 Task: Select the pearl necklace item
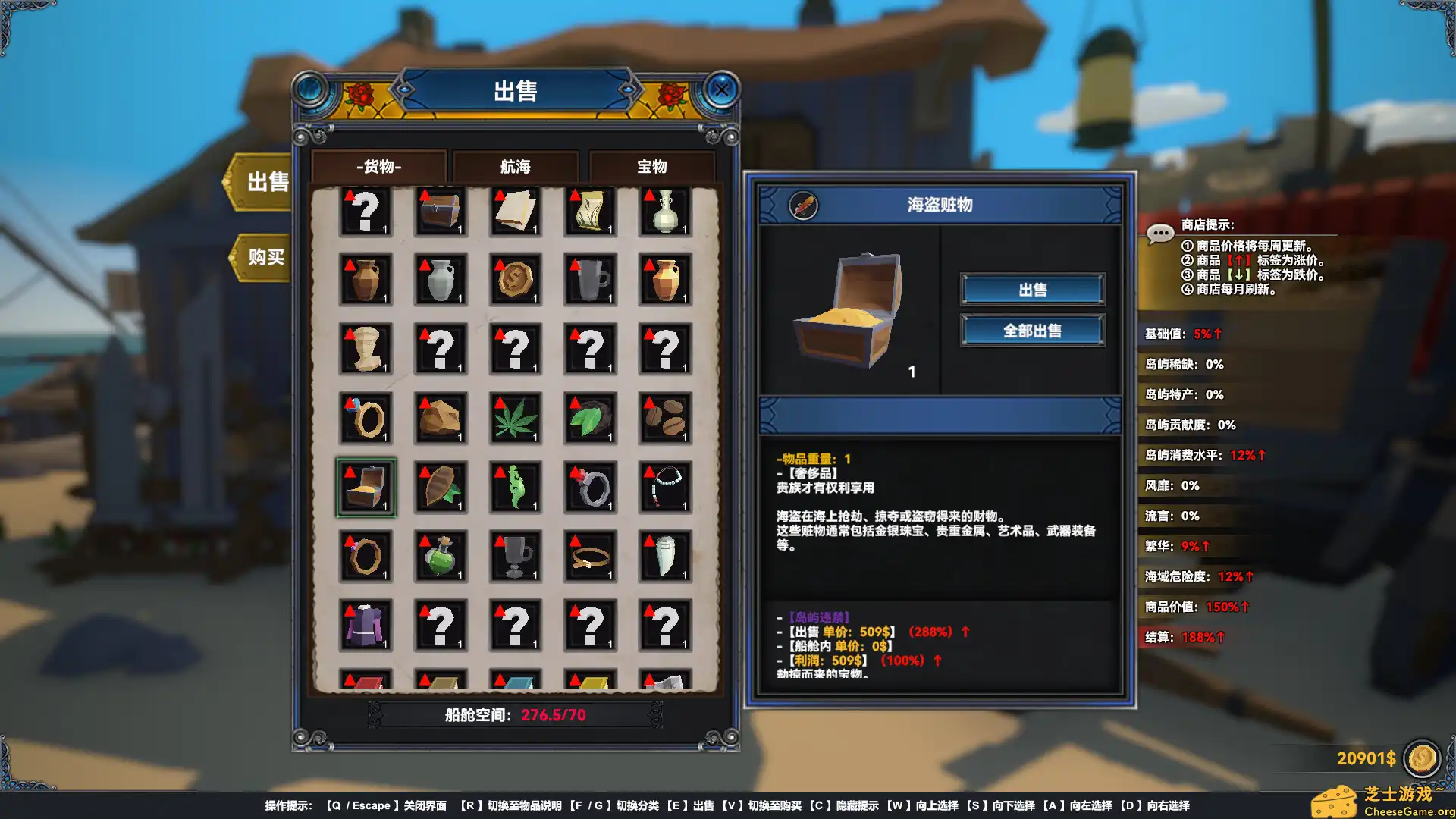(x=665, y=487)
